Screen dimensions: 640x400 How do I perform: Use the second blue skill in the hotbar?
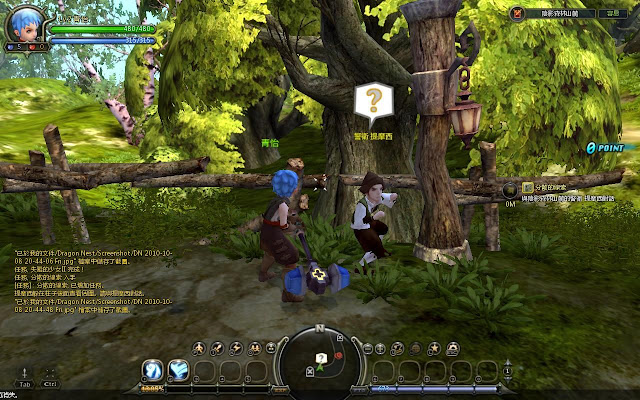[178, 371]
